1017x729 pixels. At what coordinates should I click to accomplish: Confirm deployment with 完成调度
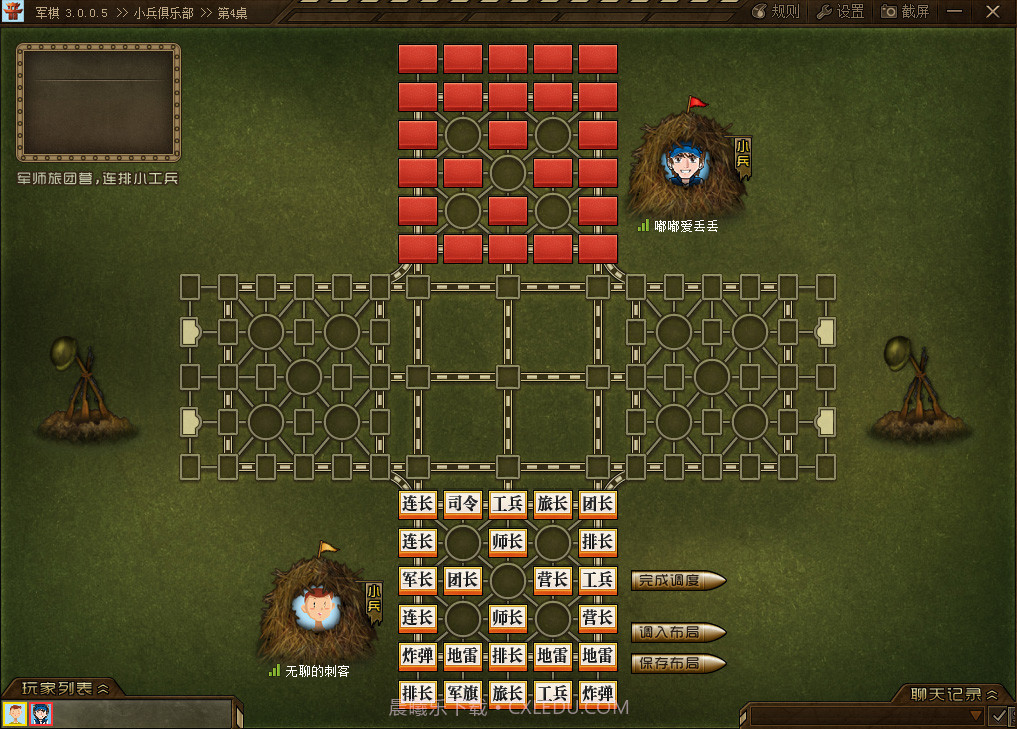point(678,580)
